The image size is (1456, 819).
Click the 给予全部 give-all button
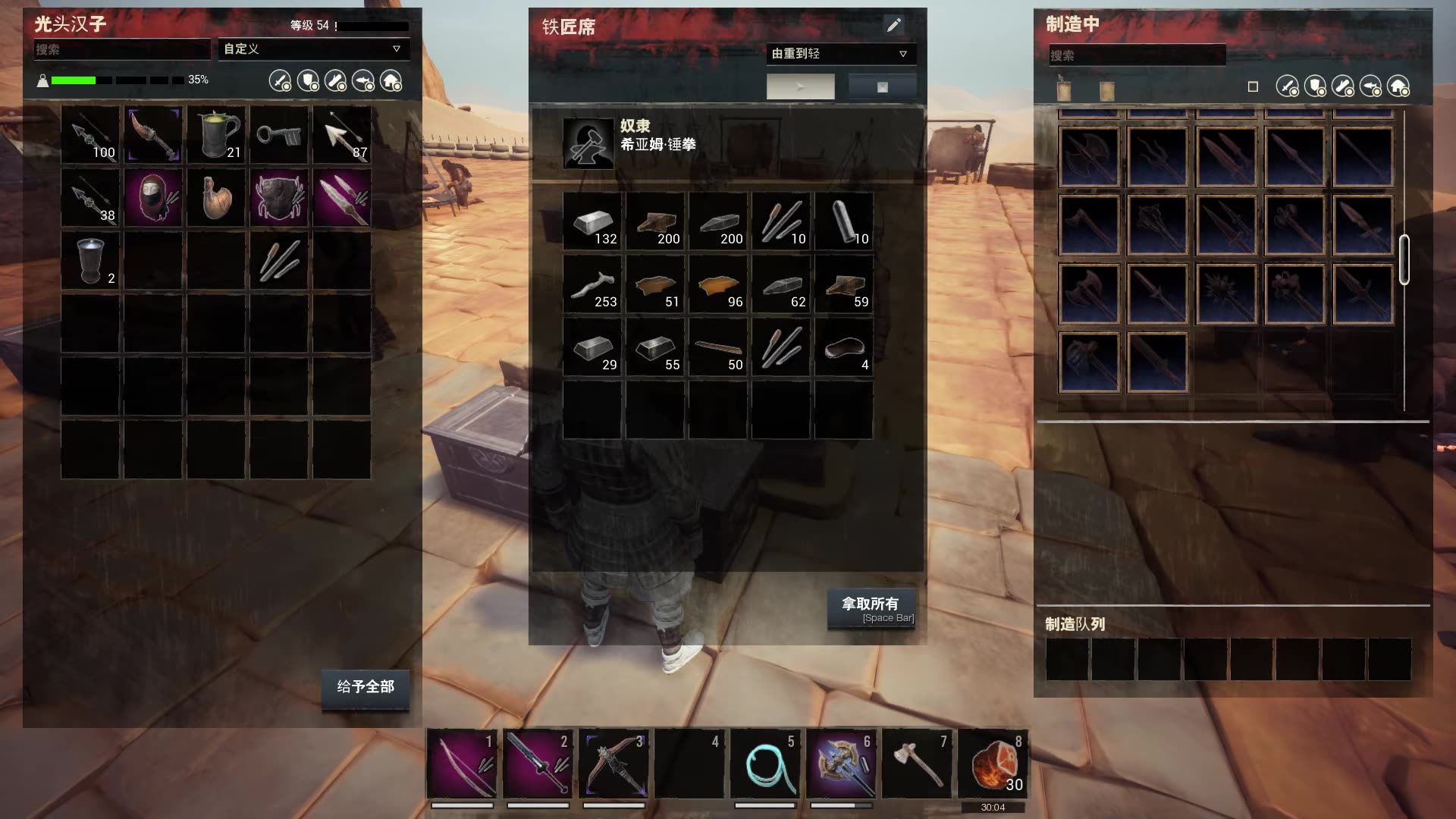click(366, 687)
